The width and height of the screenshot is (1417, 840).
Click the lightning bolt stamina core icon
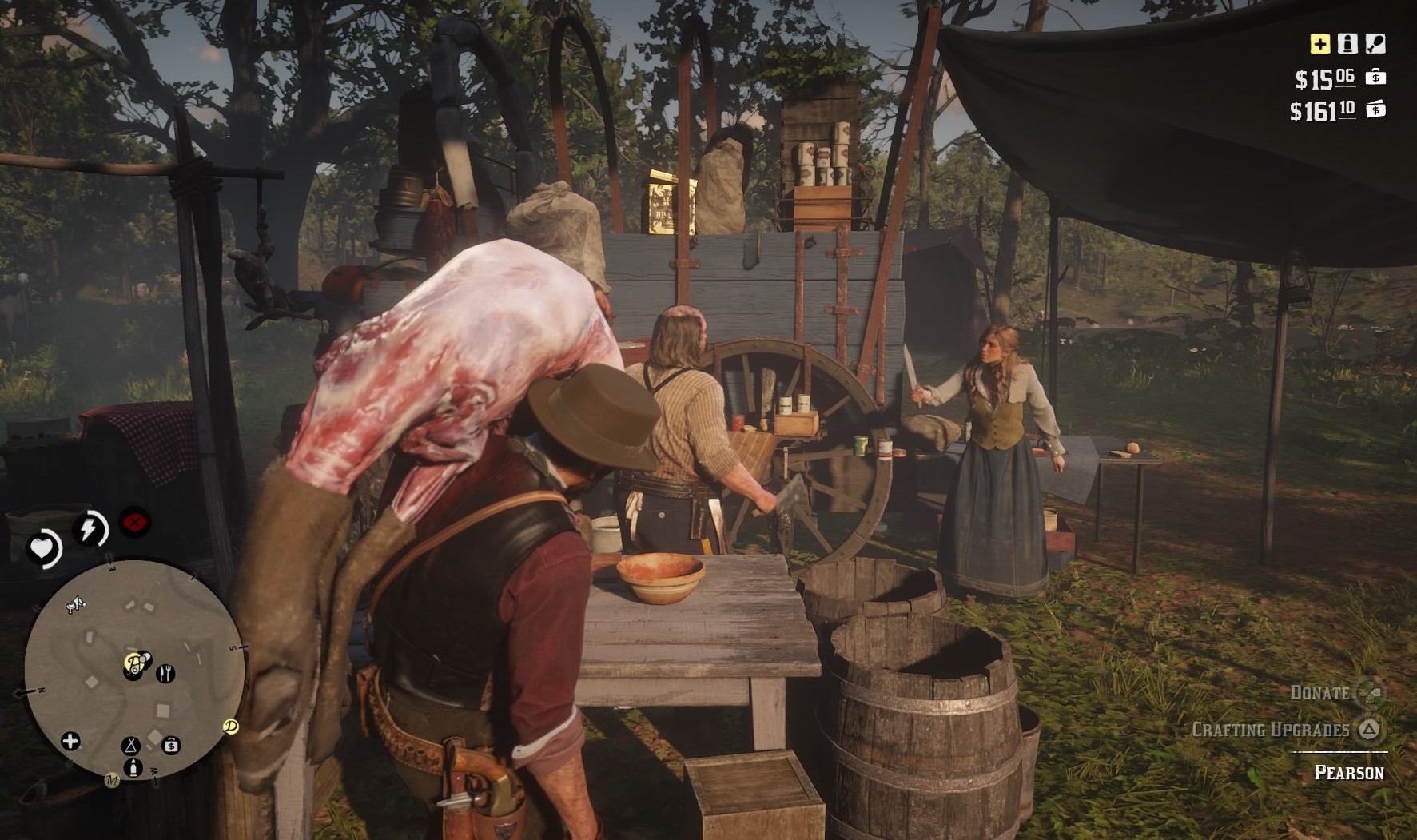90,528
